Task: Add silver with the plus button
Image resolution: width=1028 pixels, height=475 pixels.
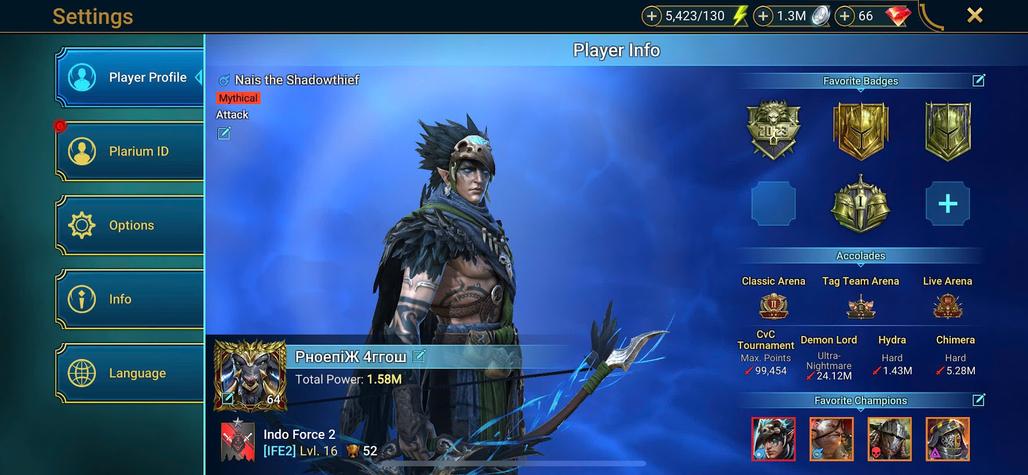Action: pos(763,16)
